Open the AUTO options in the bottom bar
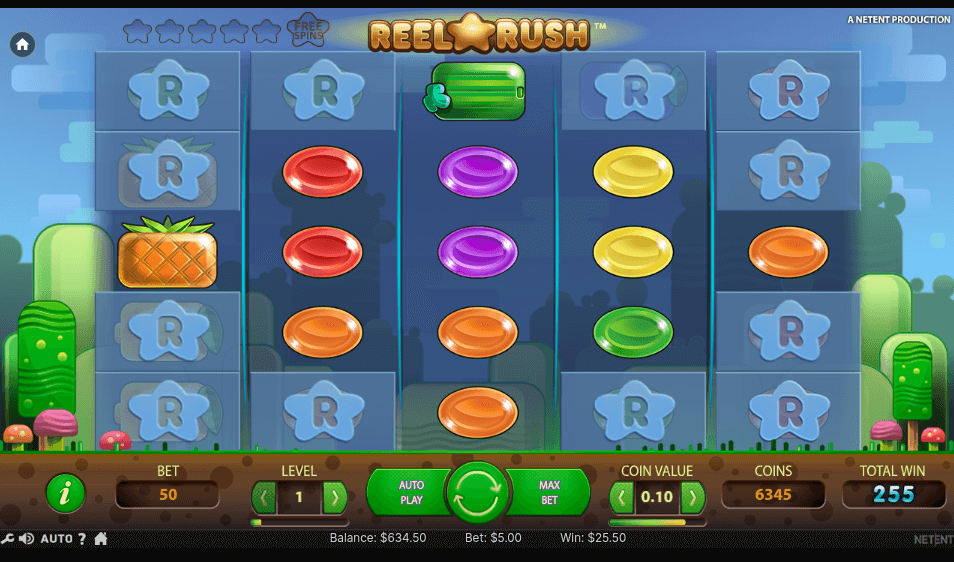Screen dimensions: 954x562 pos(56,539)
